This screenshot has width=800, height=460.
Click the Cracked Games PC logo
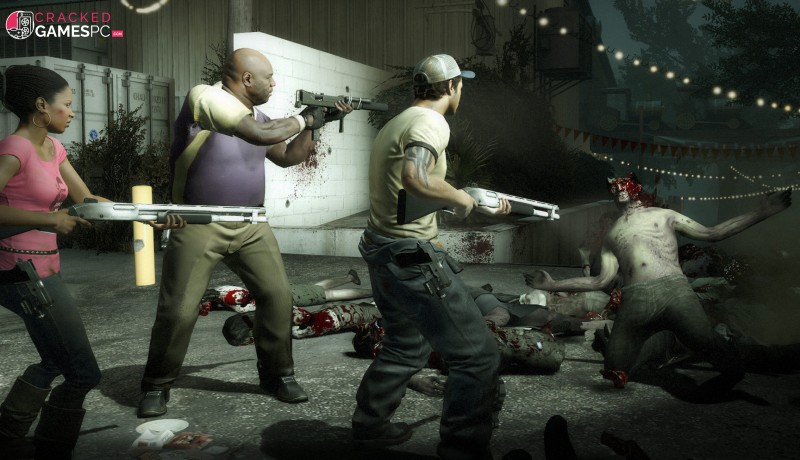[63, 24]
